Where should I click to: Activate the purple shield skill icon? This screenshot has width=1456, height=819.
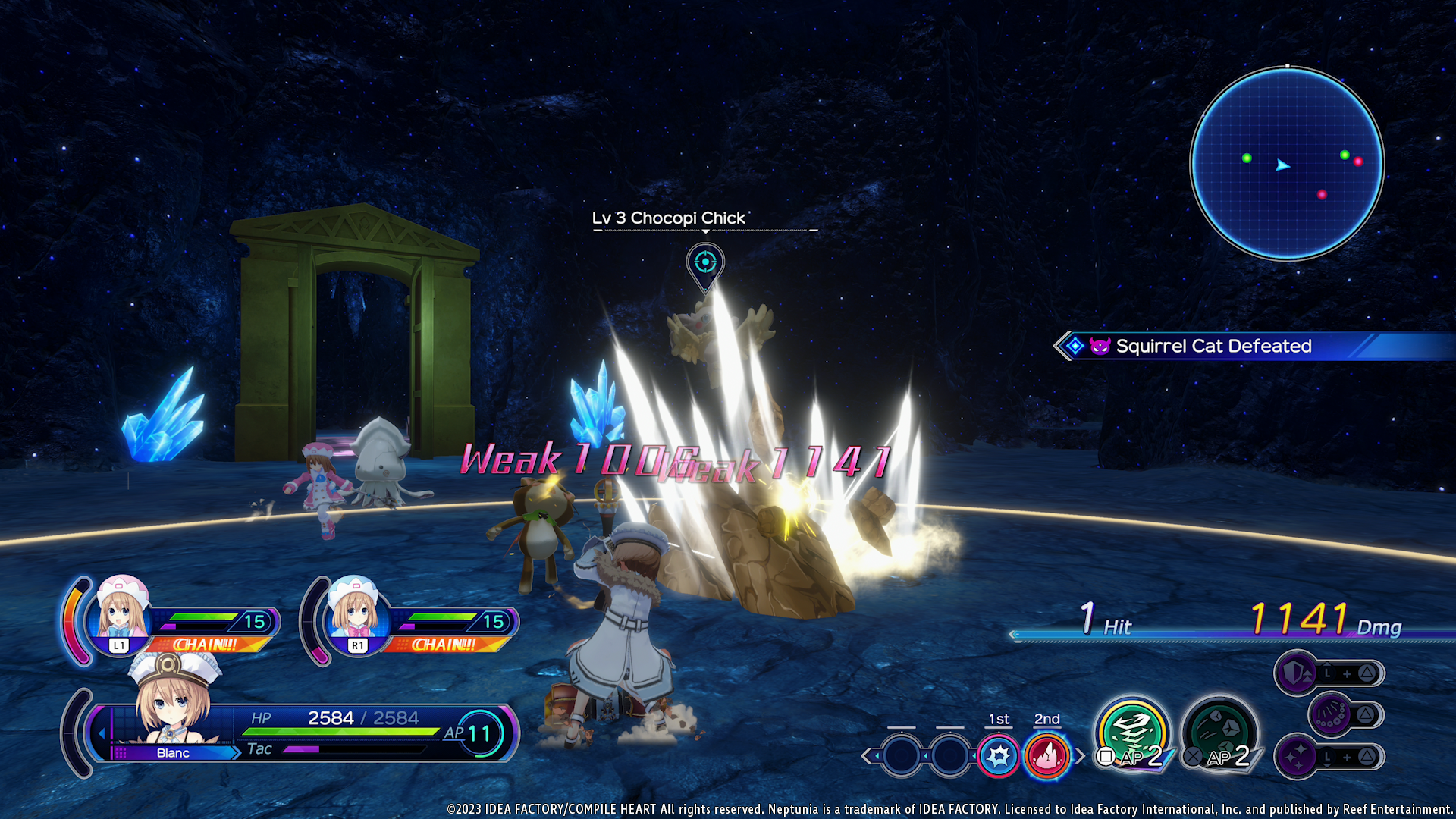click(x=1297, y=673)
